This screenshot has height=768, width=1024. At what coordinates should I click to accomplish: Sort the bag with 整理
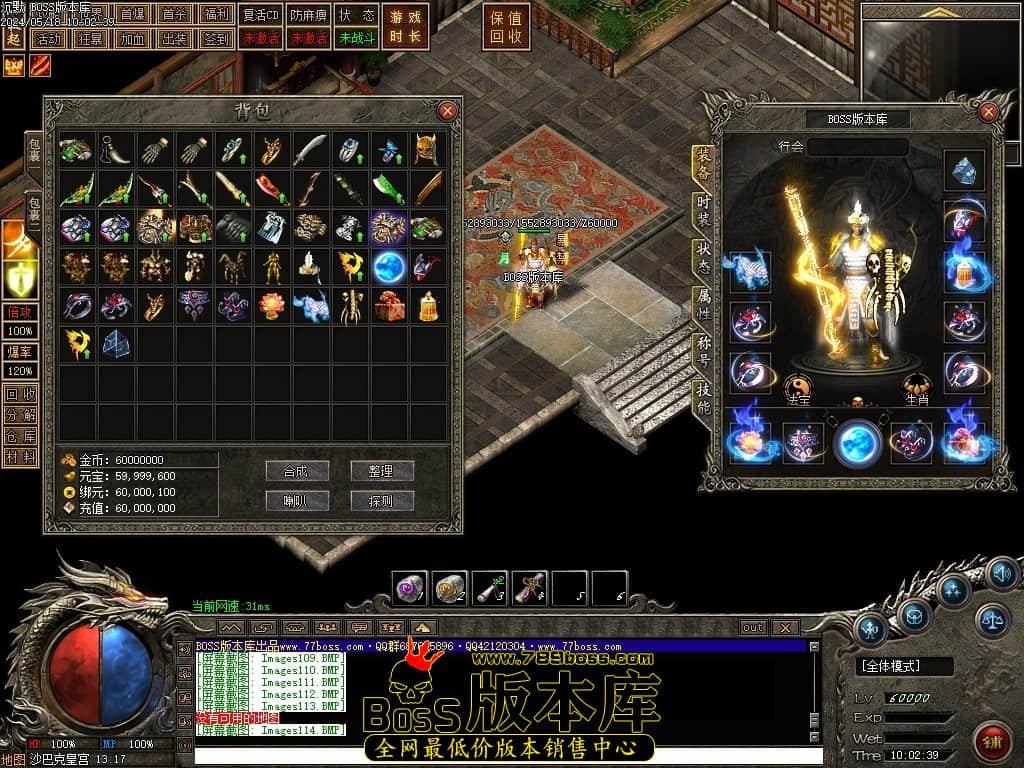382,471
